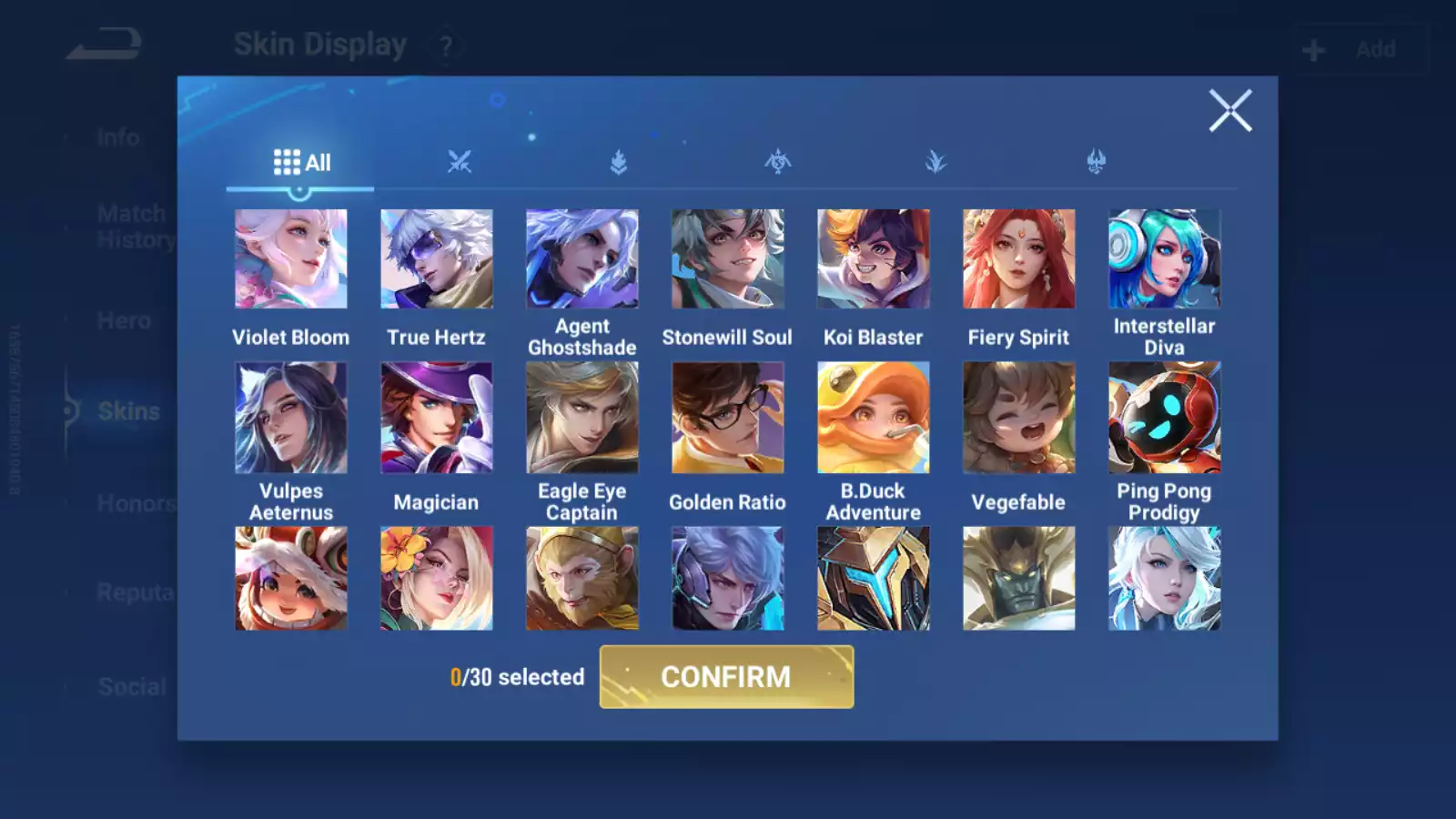
Task: Expand the pointer tab under All filter
Action: tap(300, 189)
